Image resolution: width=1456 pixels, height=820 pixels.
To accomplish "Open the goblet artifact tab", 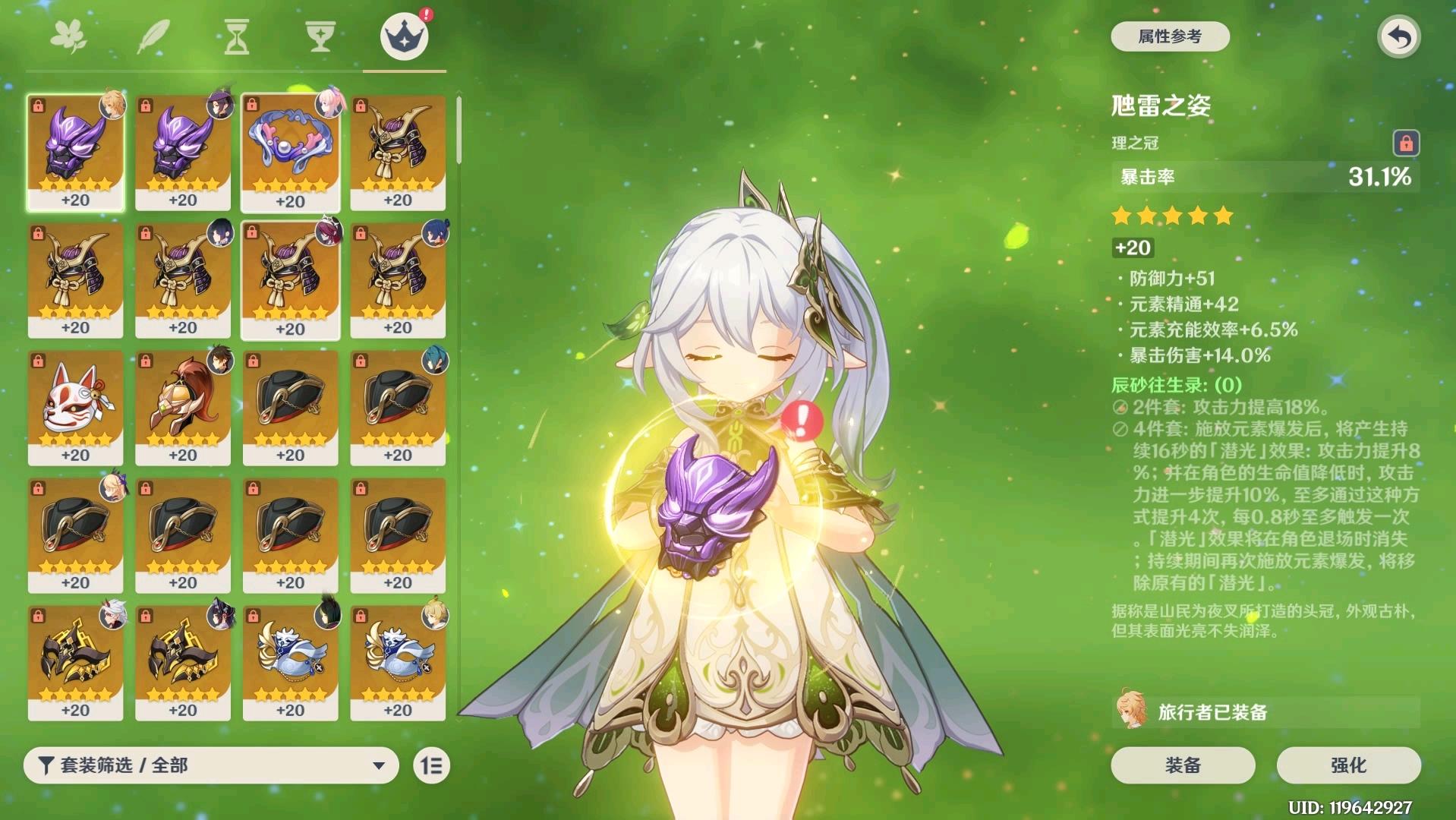I will click(x=320, y=36).
